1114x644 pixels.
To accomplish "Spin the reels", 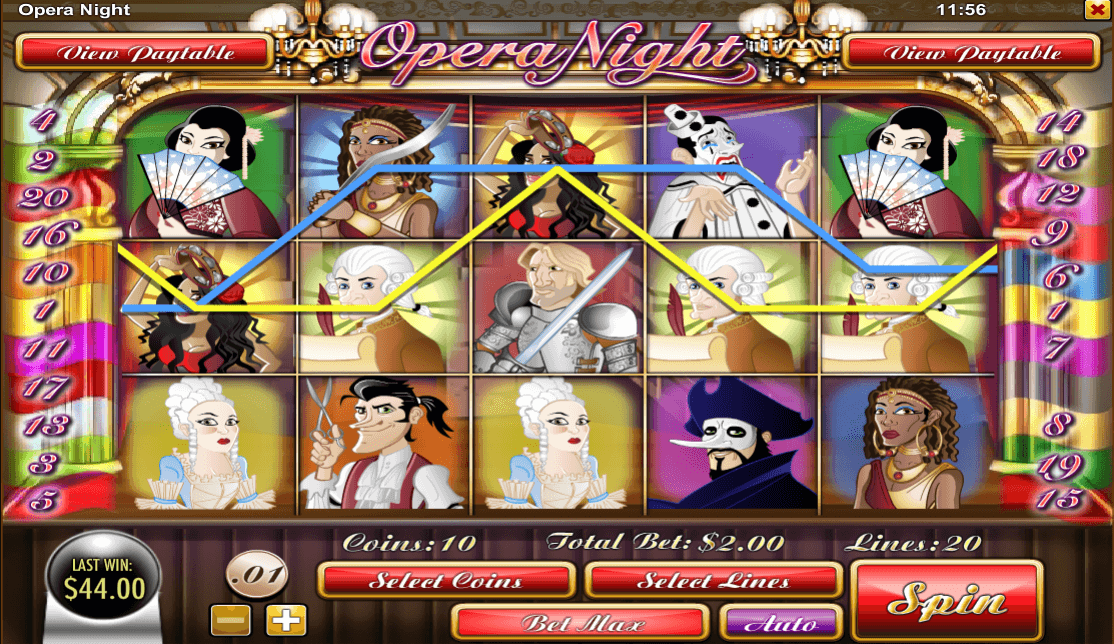I will pyautogui.click(x=946, y=601).
